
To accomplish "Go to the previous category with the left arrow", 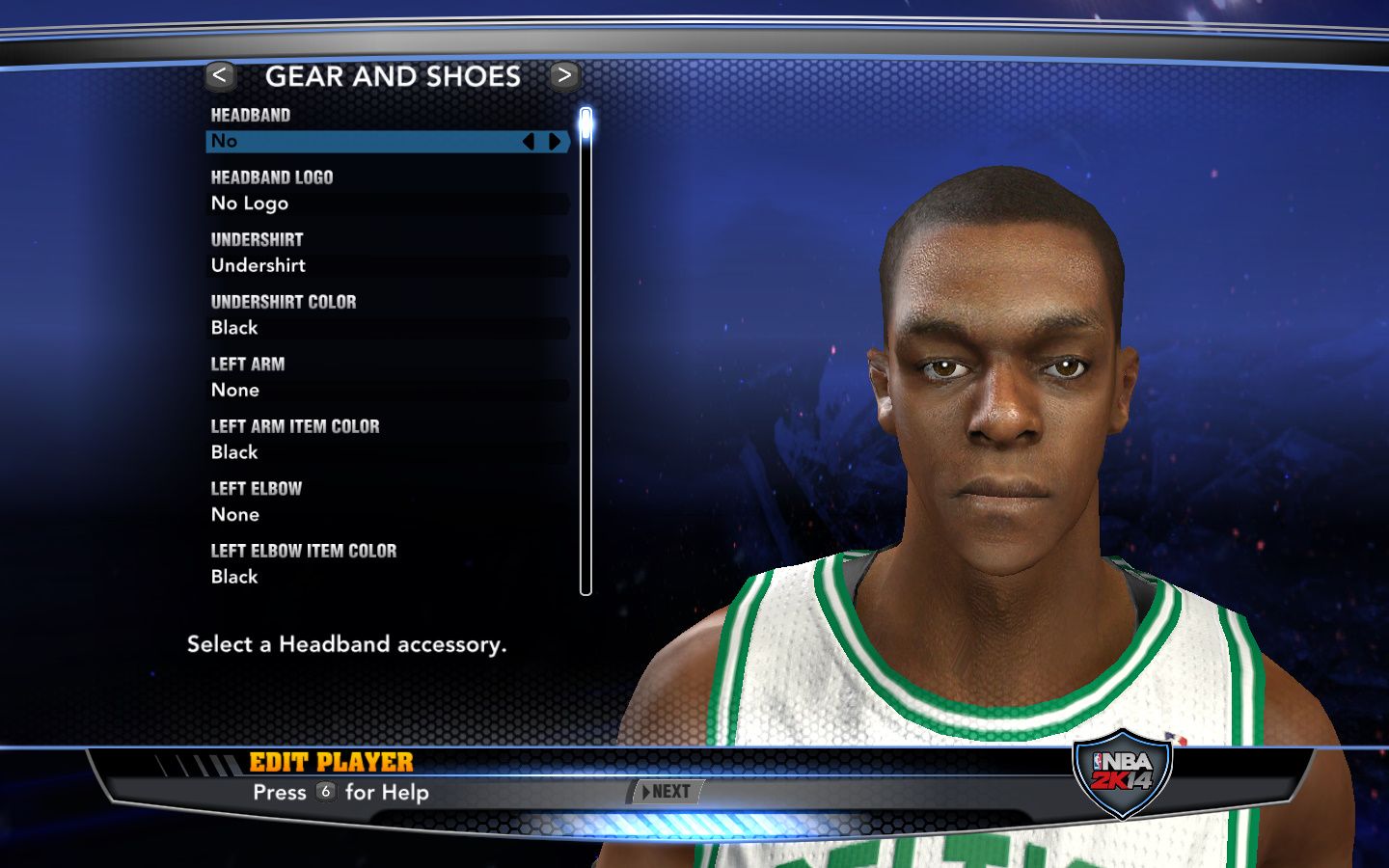I will 220,75.
